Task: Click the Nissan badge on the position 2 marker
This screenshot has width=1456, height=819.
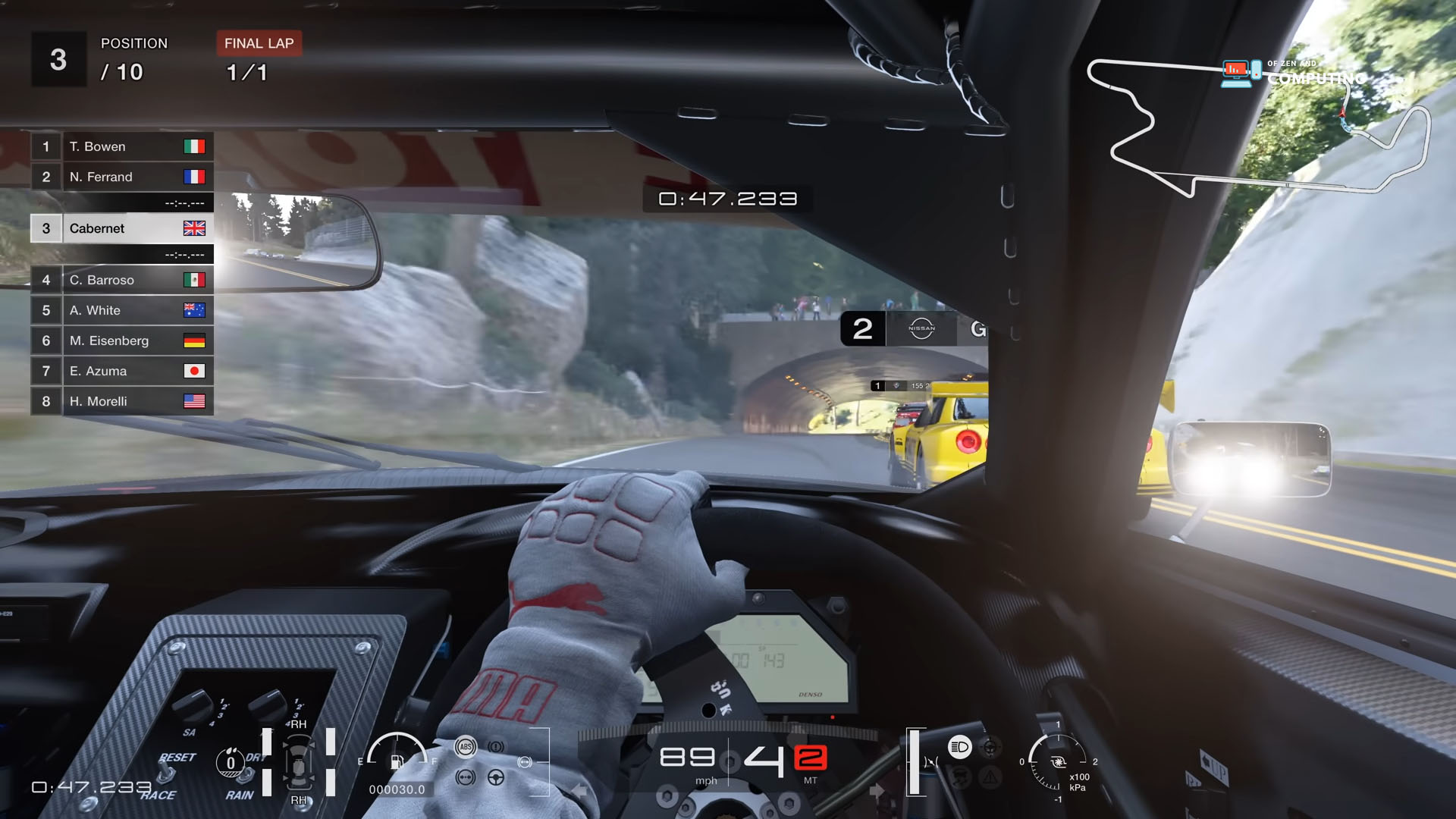Action: tap(920, 328)
